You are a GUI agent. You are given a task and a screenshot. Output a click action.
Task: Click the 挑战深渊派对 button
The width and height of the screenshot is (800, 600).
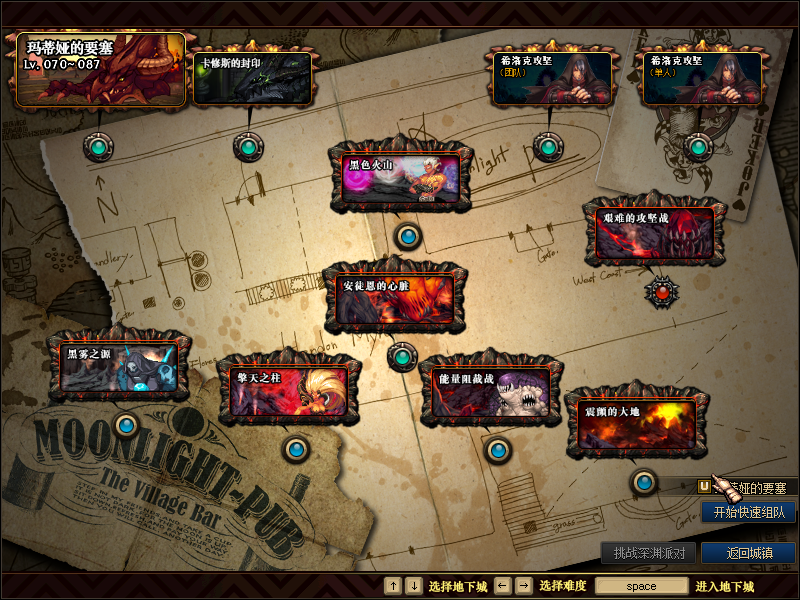[648, 553]
